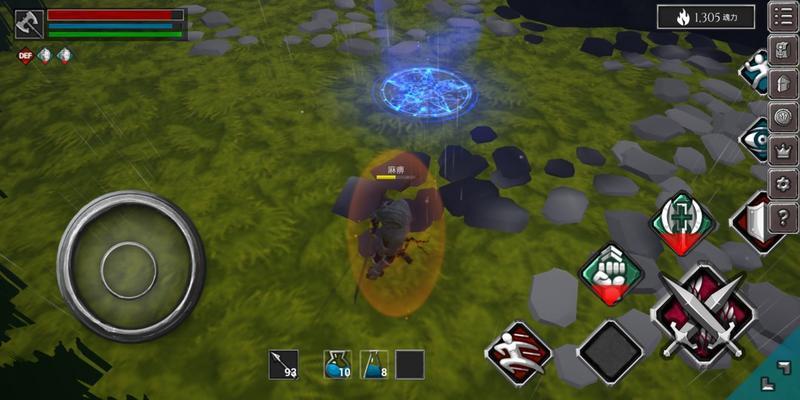Screen dimensions: 800x400
Task: Open the help question mark button
Action: [783, 216]
